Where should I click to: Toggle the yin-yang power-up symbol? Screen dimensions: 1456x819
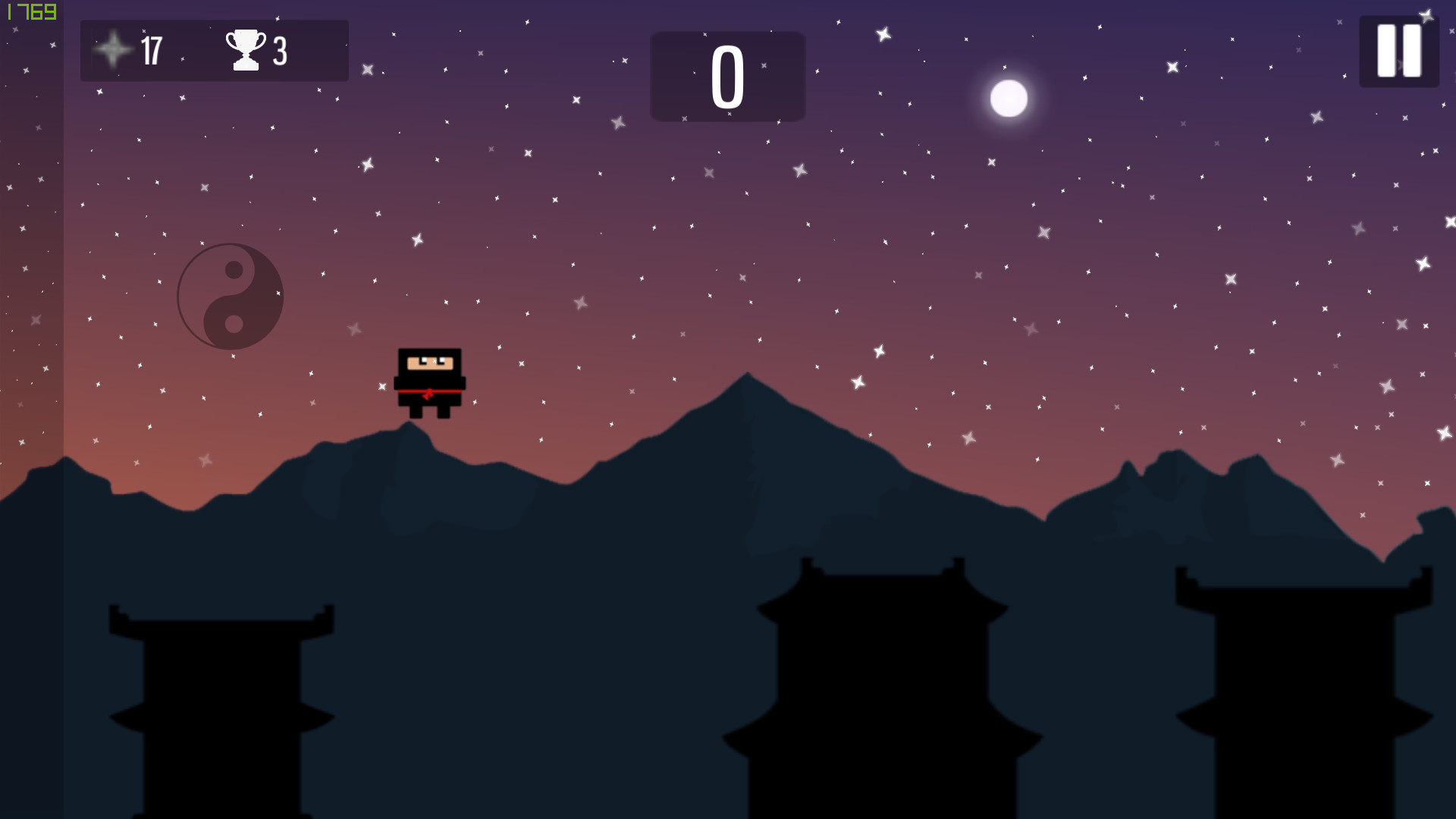pos(230,297)
